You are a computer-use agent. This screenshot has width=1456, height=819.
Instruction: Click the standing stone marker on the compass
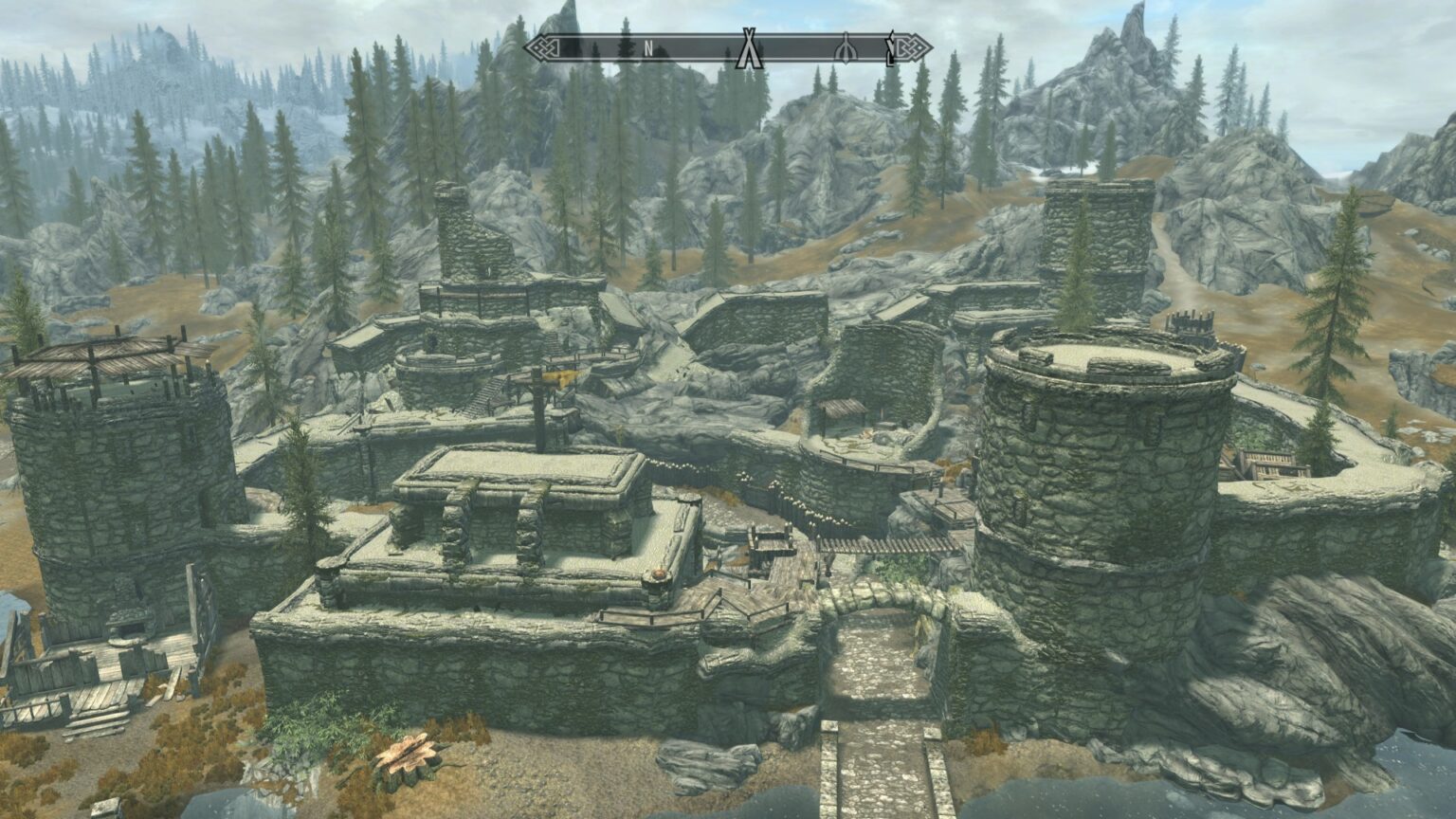click(846, 47)
